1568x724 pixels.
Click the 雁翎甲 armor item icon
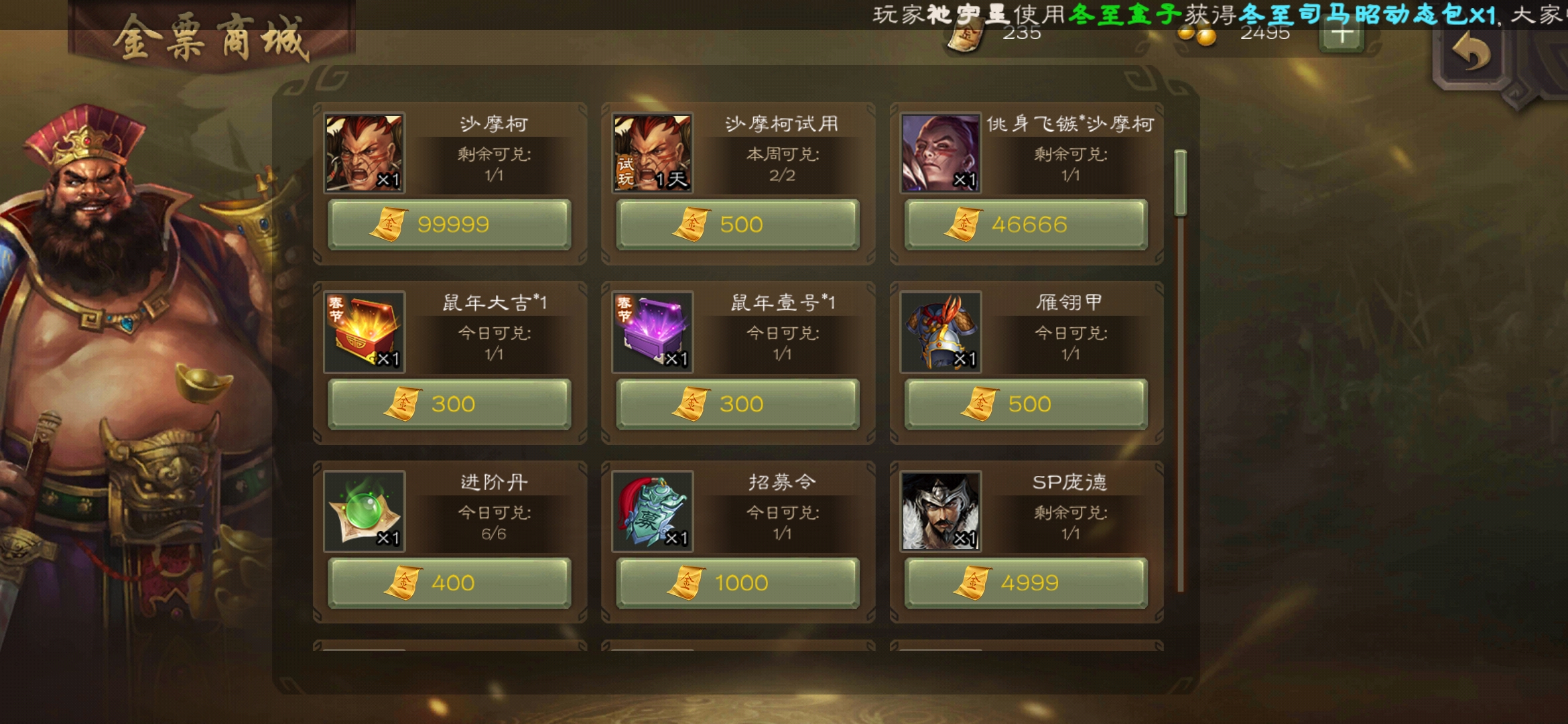click(939, 333)
